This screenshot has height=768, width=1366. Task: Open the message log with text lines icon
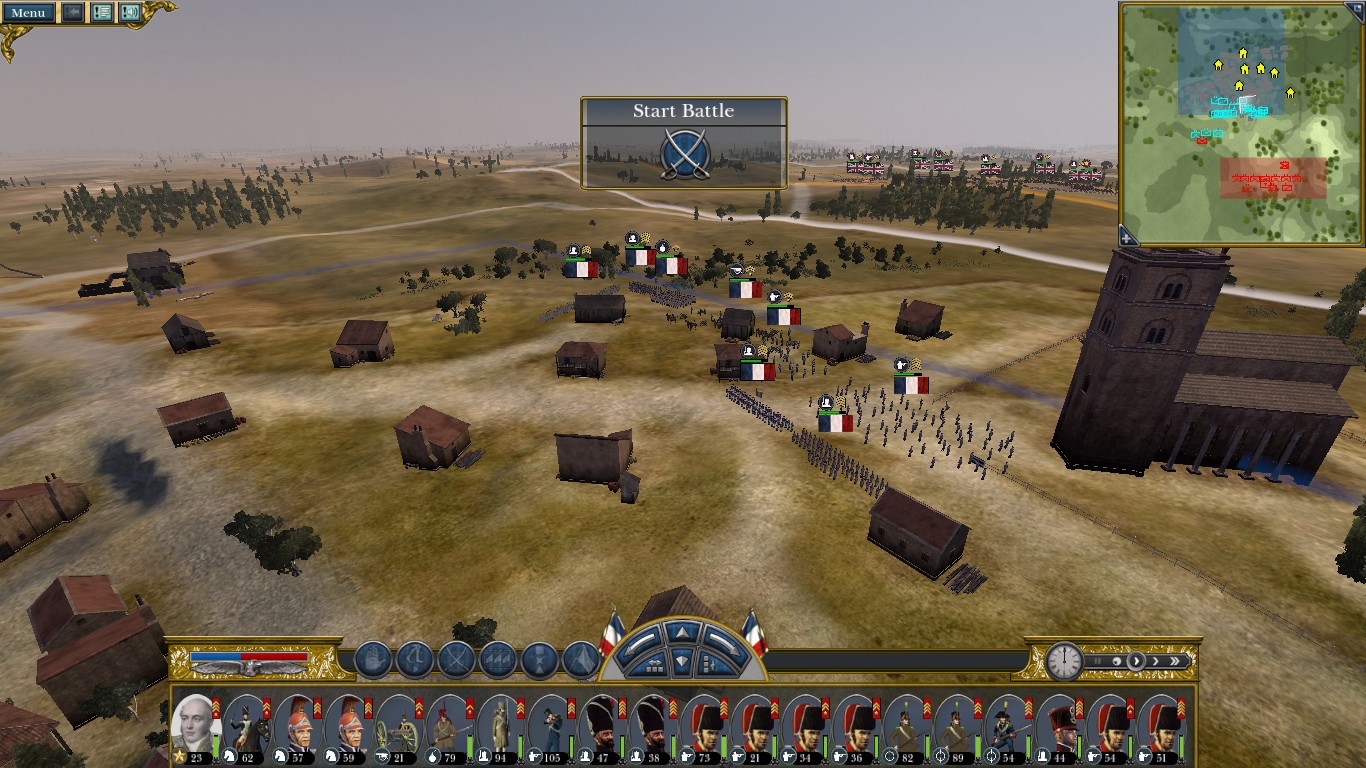101,13
